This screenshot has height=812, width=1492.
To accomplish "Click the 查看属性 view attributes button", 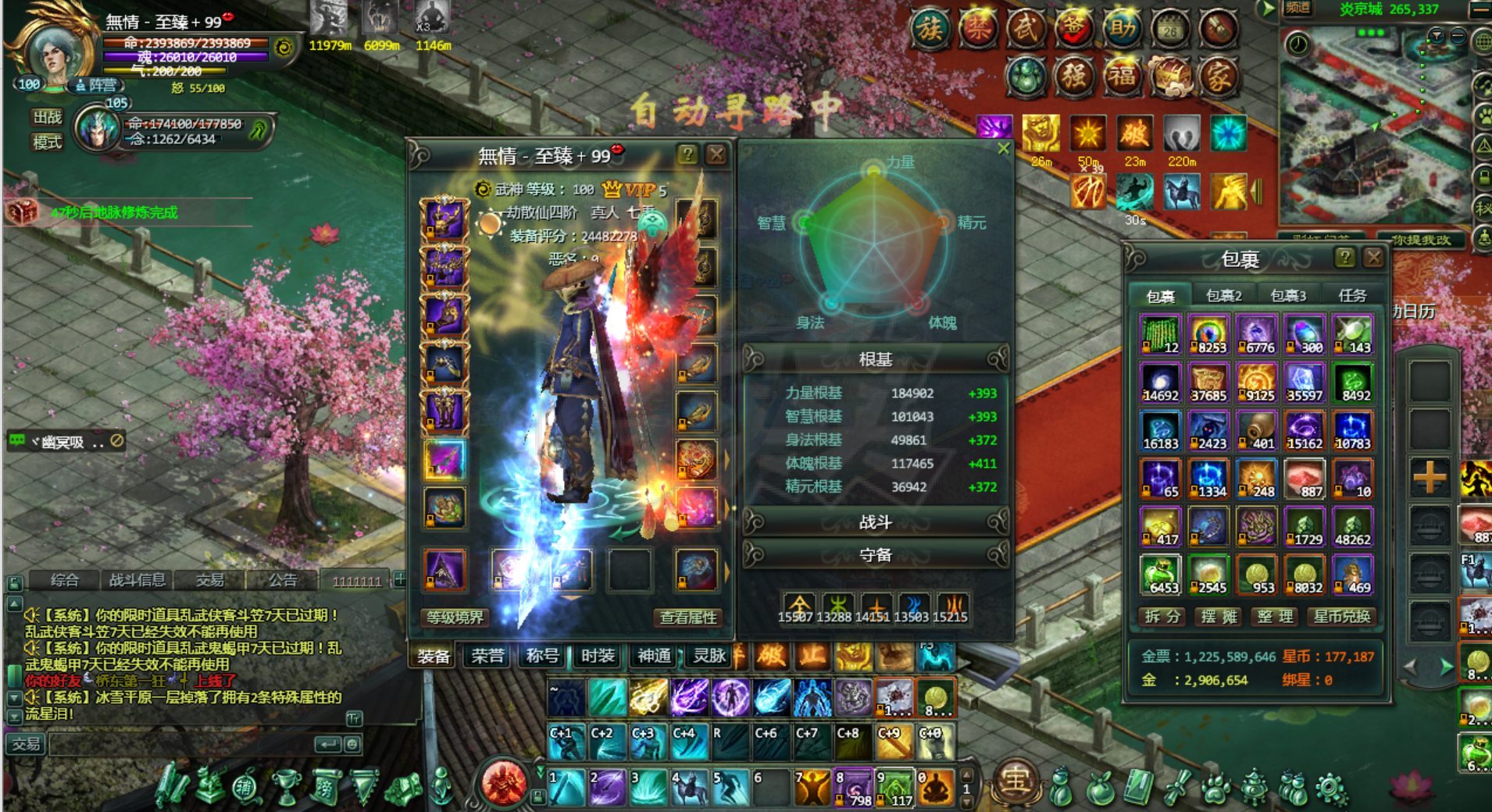I will 687,618.
